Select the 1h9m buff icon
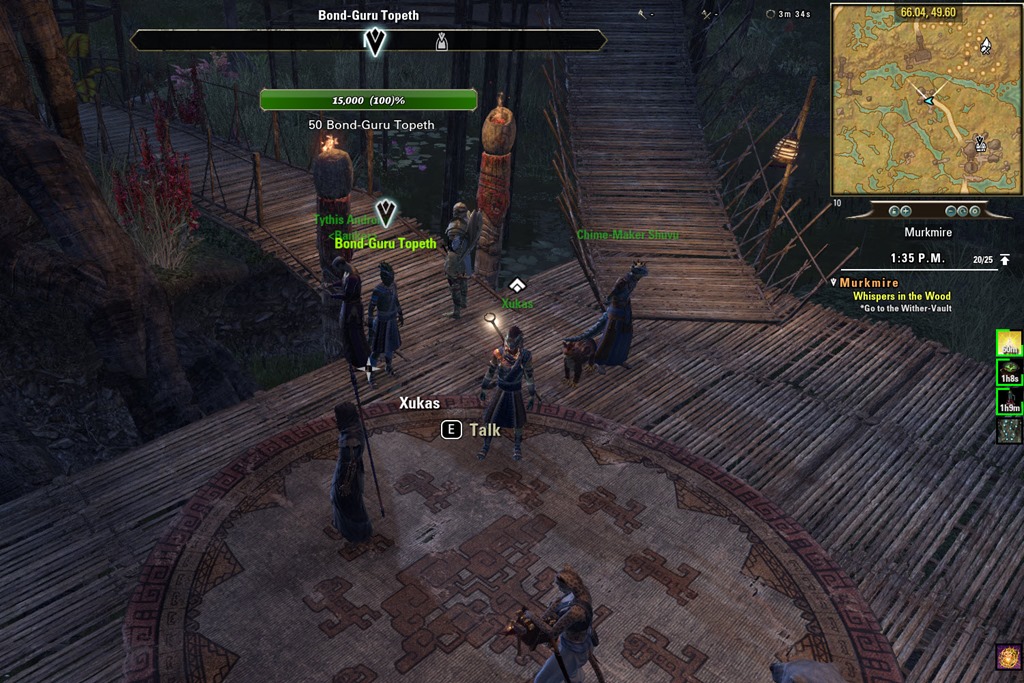 point(1008,401)
